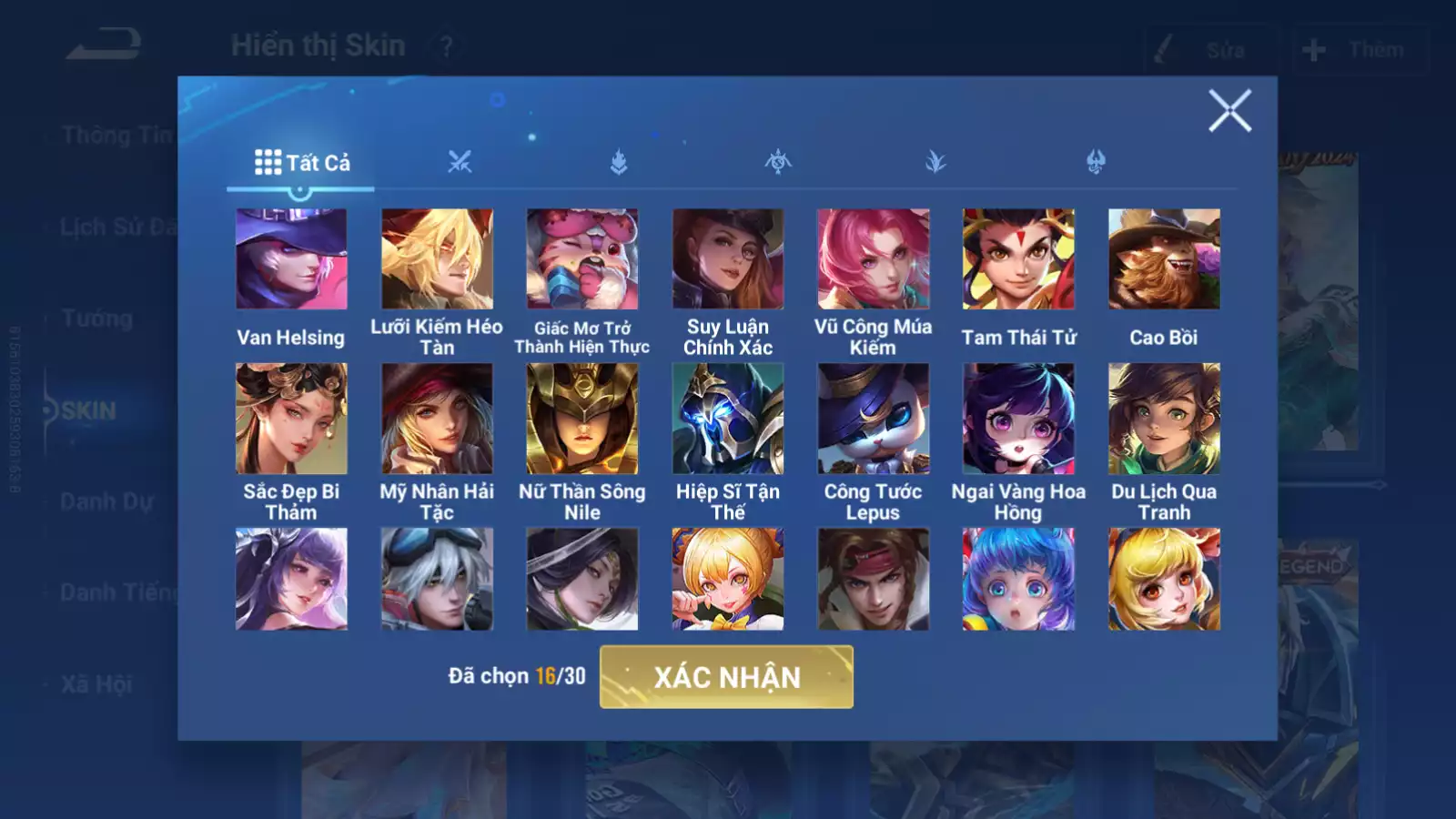Switch to the Tất Cả tab
The width and height of the screenshot is (1456, 819).
(x=301, y=163)
